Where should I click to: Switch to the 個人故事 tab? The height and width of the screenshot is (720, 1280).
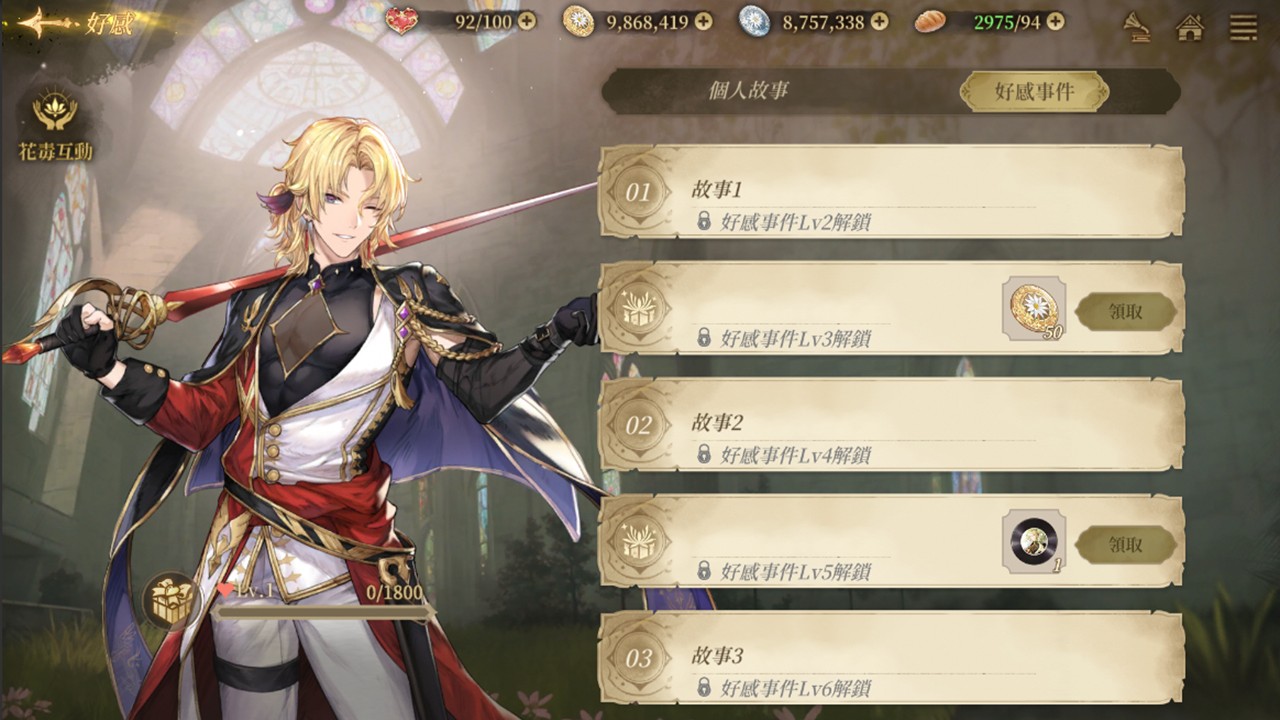(x=748, y=91)
